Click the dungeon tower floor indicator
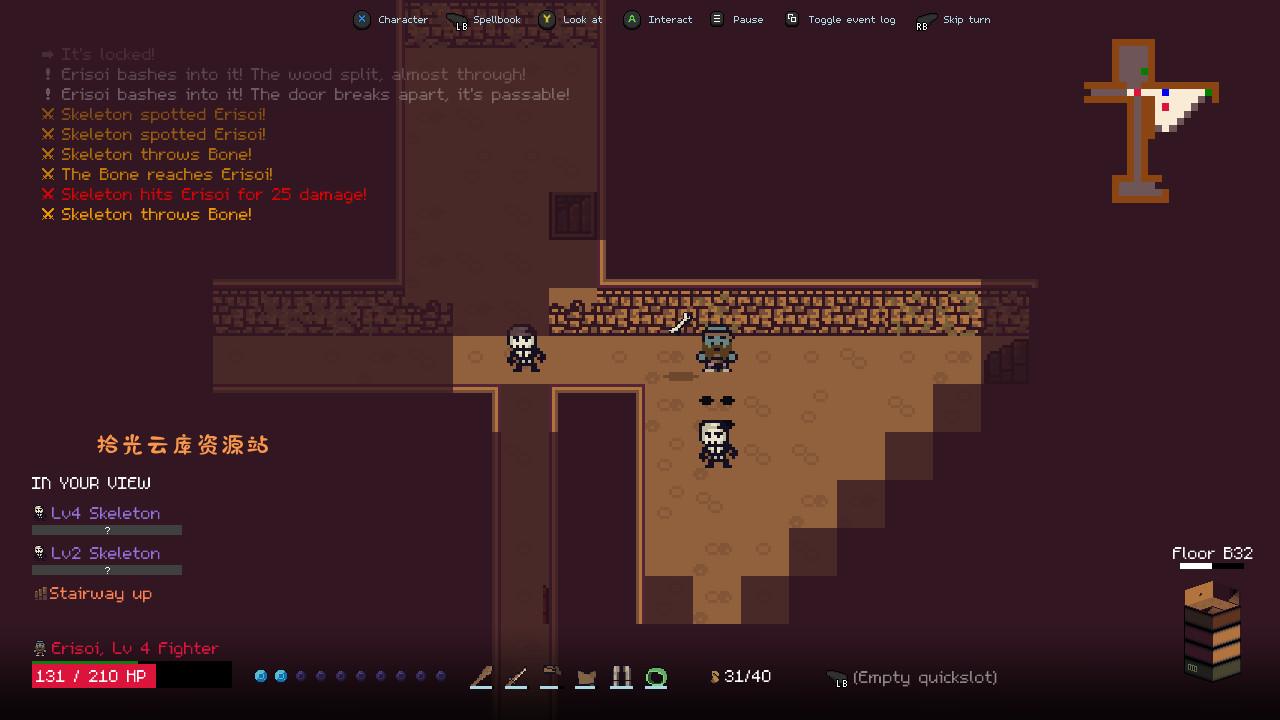 [1212, 630]
